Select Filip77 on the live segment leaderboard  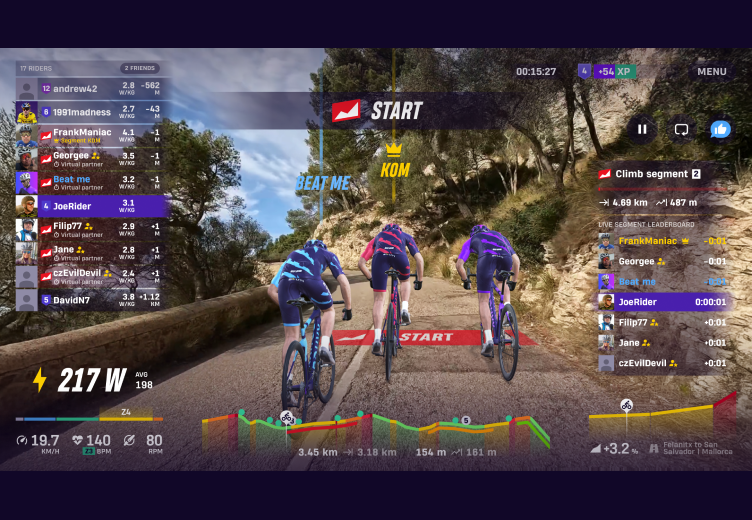coord(662,322)
